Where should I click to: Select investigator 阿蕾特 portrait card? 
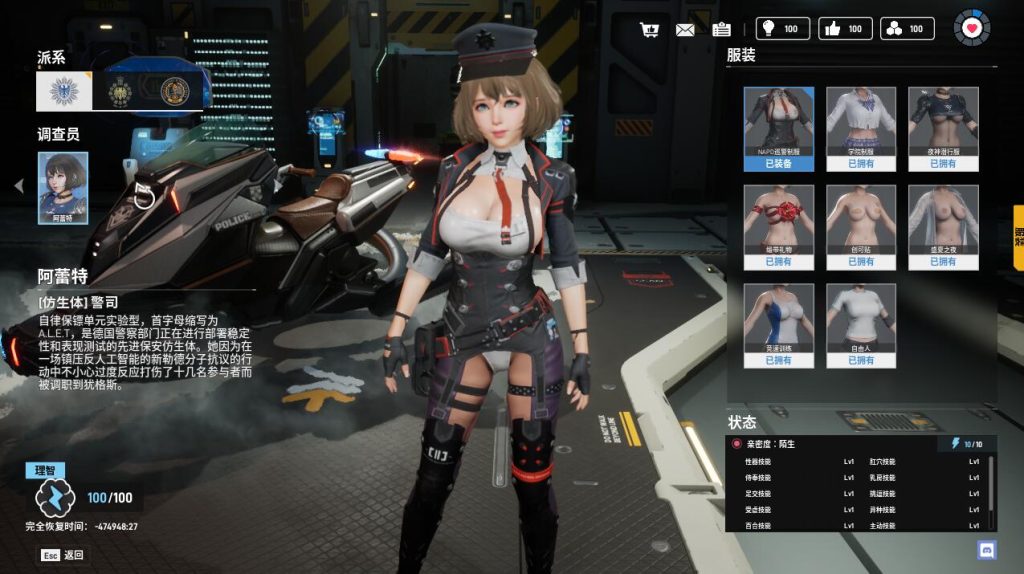(63, 187)
